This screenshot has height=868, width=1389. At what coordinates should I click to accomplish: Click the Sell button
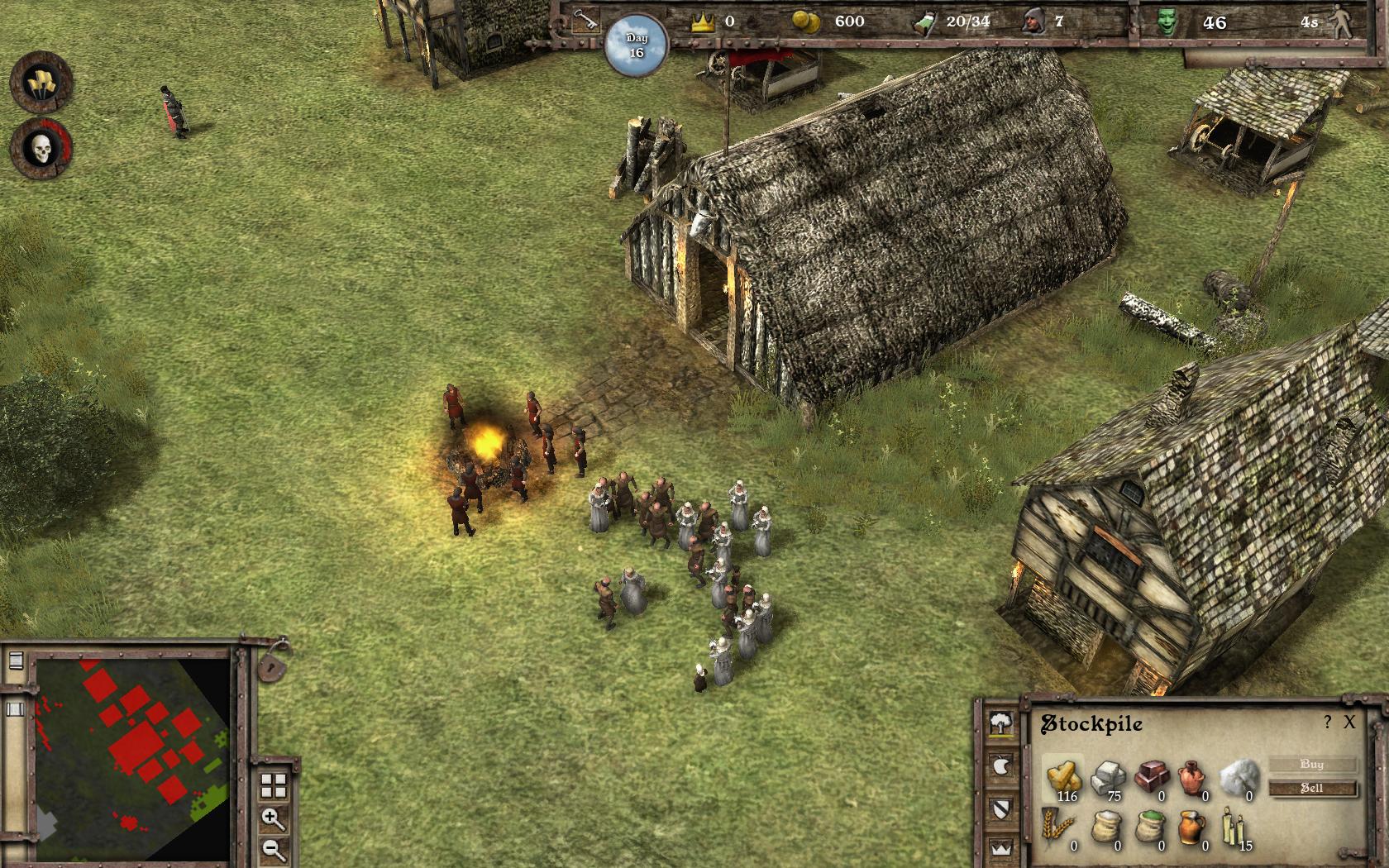click(1312, 788)
